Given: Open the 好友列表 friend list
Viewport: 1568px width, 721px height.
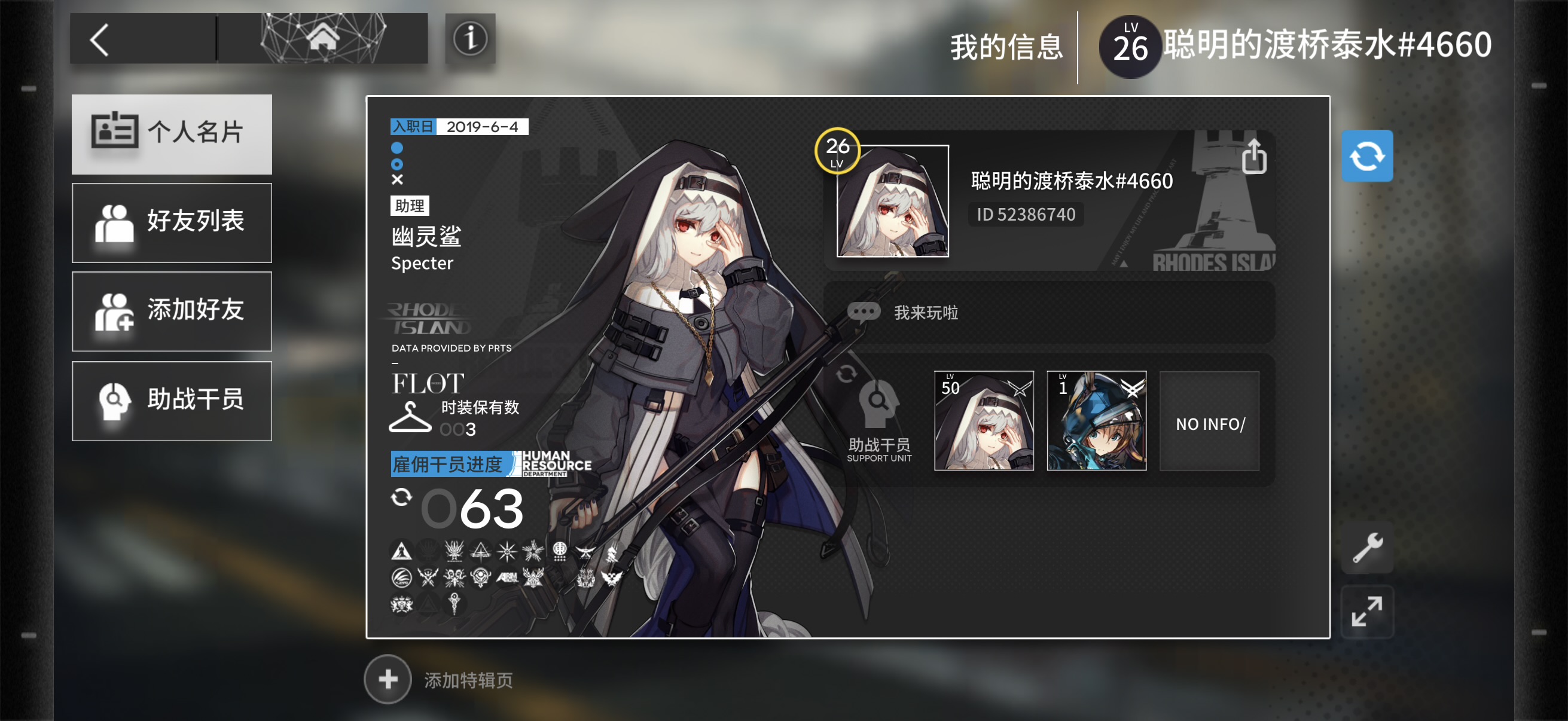Looking at the screenshot, I should coord(172,222).
